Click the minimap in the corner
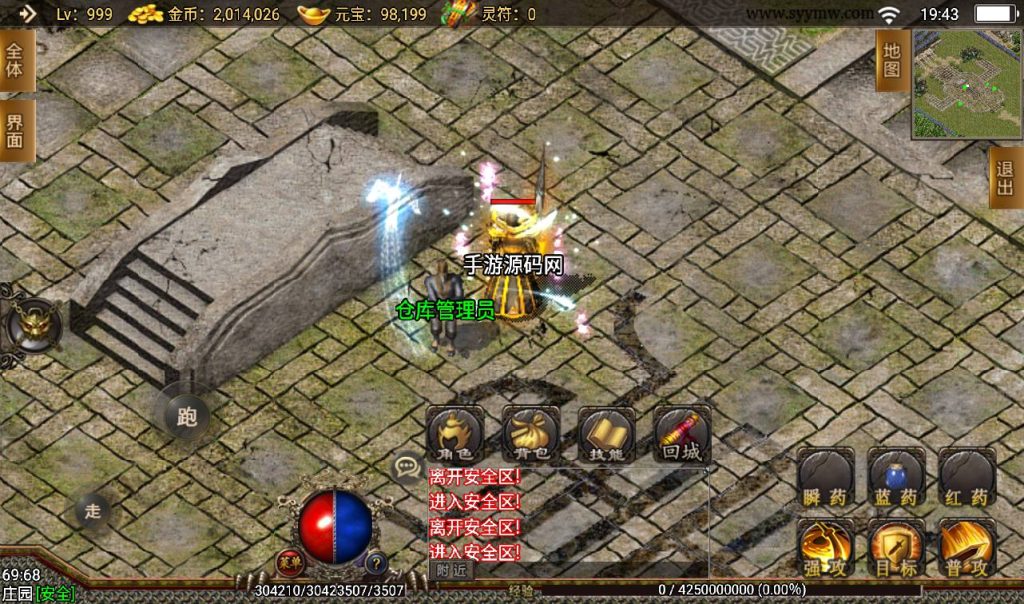Image resolution: width=1024 pixels, height=604 pixels. [x=966, y=83]
